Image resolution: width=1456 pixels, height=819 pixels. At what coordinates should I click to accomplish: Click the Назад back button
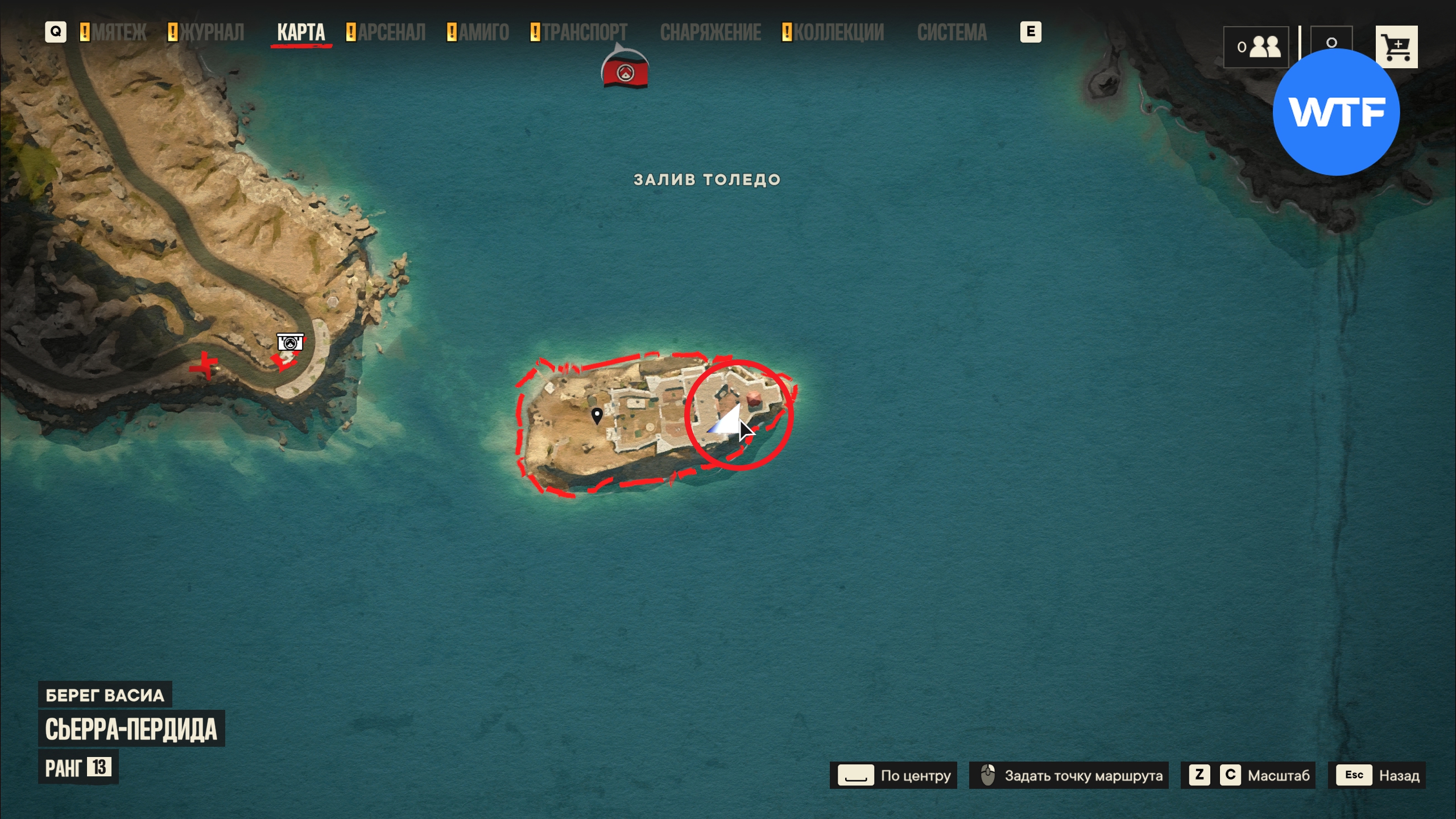pyautogui.click(x=1377, y=775)
